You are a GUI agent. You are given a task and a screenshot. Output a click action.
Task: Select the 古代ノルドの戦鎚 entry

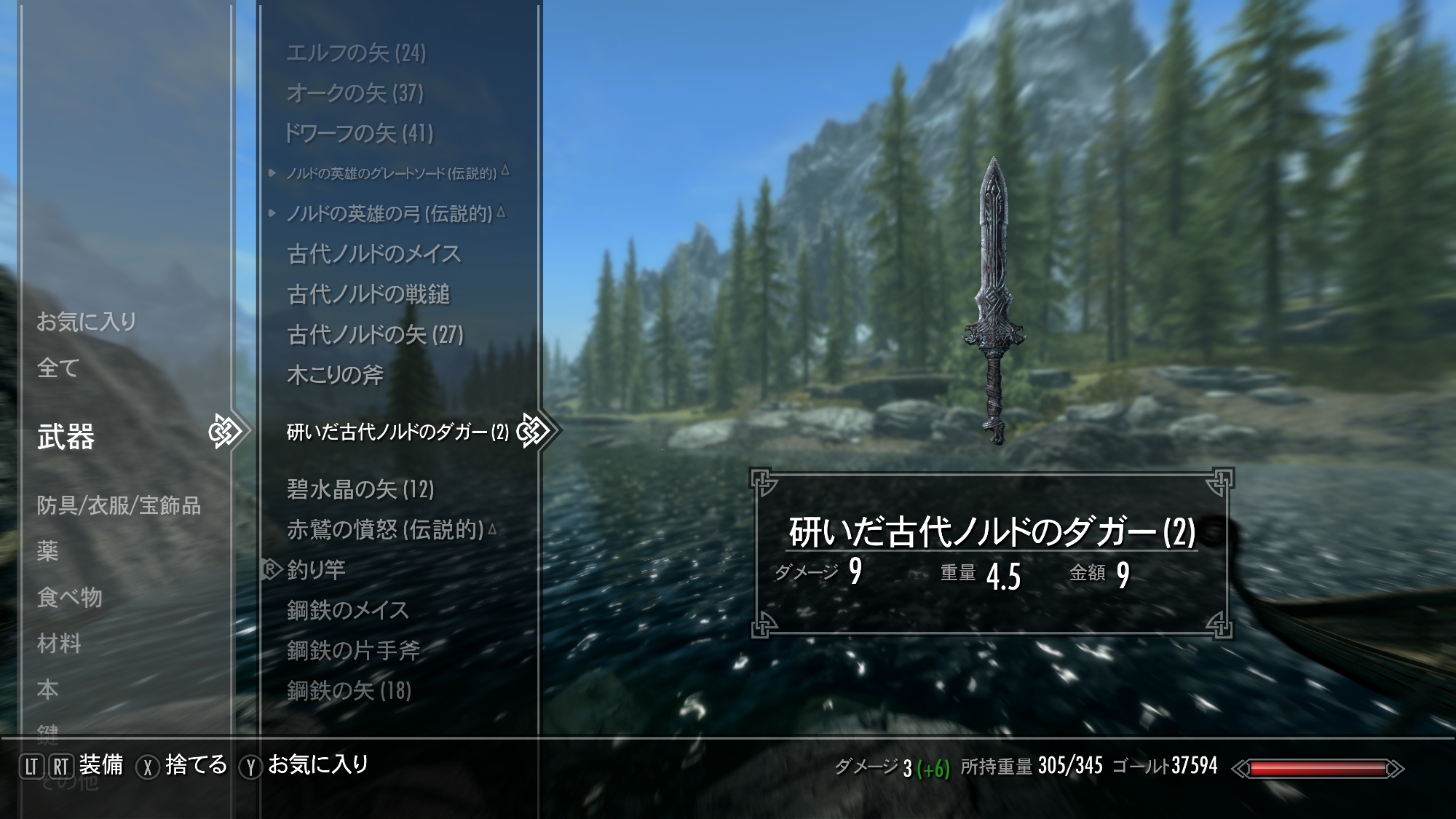point(368,294)
